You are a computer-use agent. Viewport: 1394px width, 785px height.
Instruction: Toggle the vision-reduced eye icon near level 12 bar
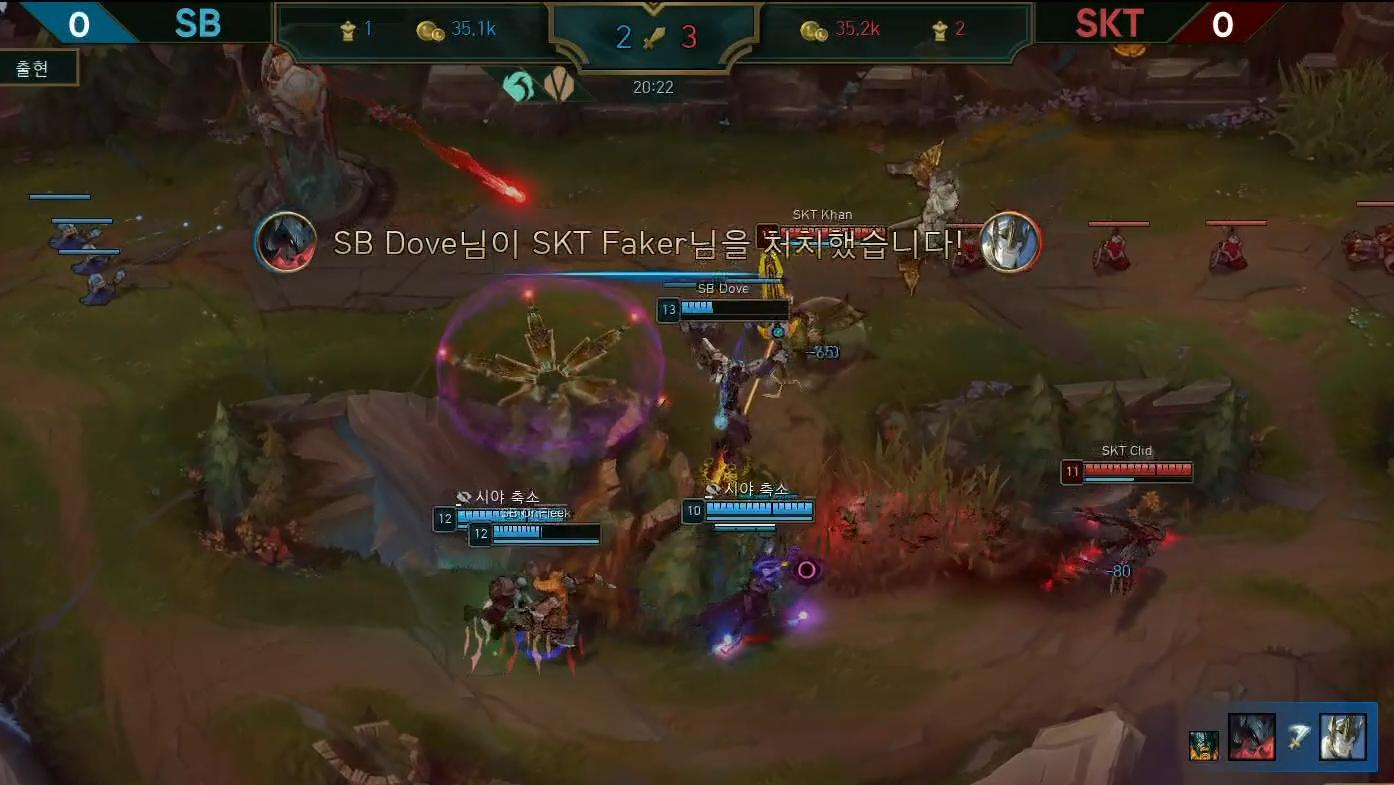(x=463, y=496)
